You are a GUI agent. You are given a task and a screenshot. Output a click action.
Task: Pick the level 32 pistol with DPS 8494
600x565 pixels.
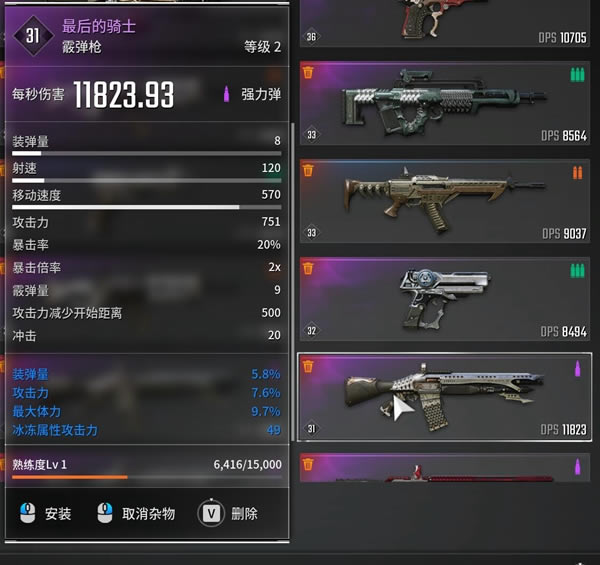[x=444, y=299]
